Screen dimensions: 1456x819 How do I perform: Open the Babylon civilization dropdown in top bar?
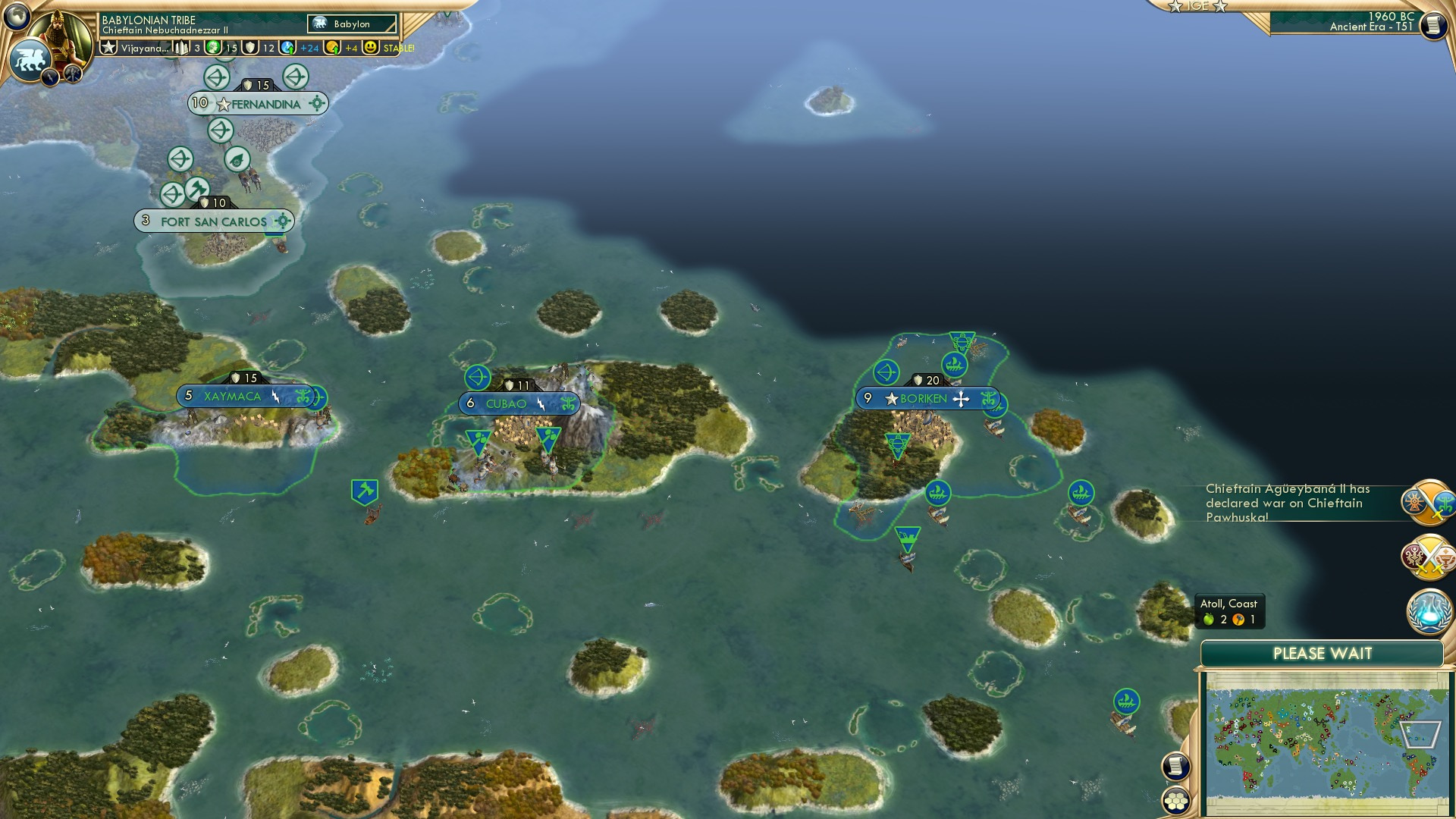(351, 24)
